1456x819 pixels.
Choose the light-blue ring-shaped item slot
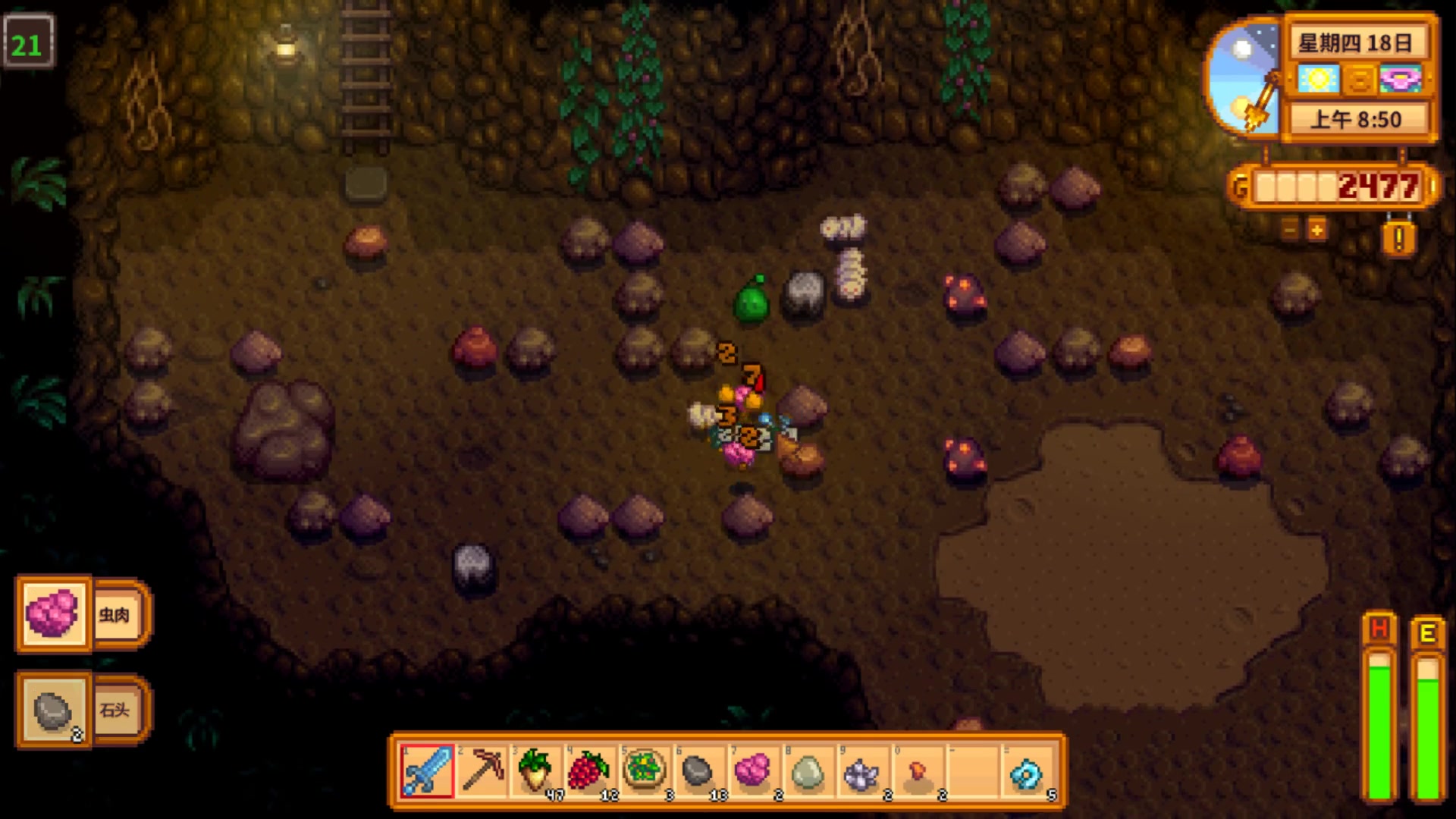(1026, 771)
